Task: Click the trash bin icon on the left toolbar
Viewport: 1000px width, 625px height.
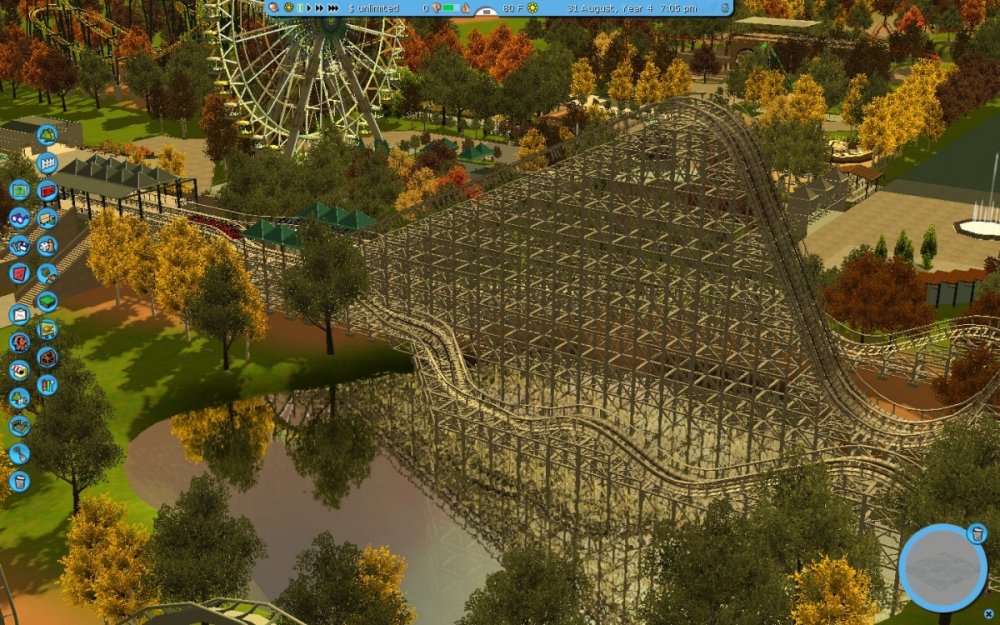Action: point(19,481)
